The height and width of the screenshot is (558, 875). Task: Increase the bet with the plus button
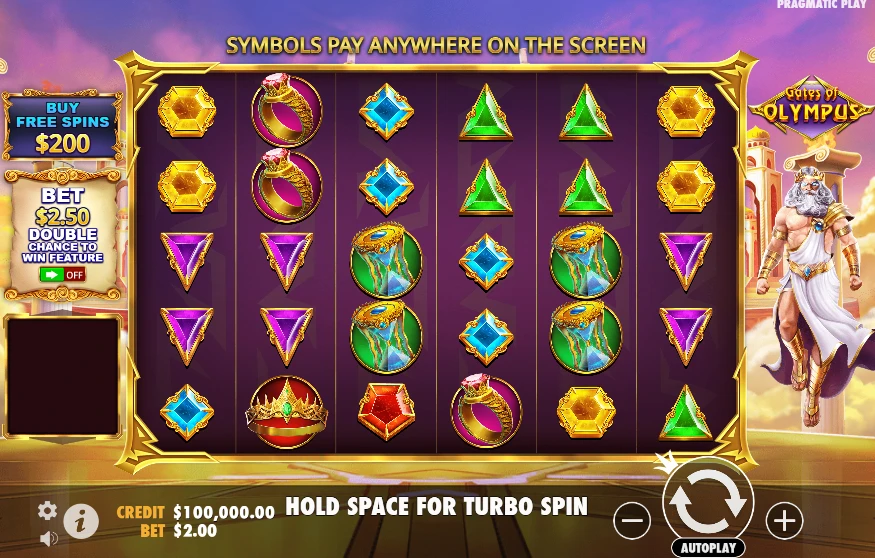pos(784,520)
